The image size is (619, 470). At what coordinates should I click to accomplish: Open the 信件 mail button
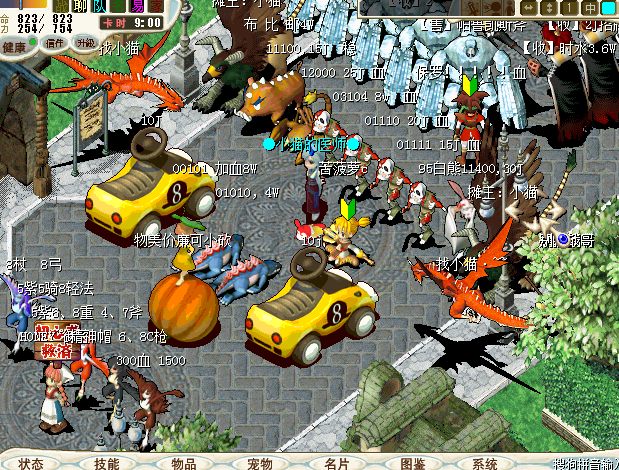pos(54,44)
